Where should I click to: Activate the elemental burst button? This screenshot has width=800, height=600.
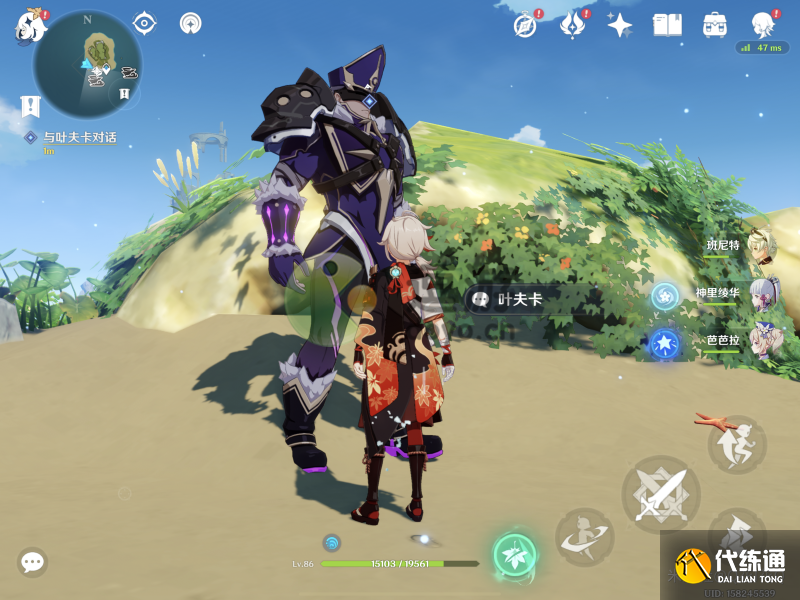click(585, 538)
